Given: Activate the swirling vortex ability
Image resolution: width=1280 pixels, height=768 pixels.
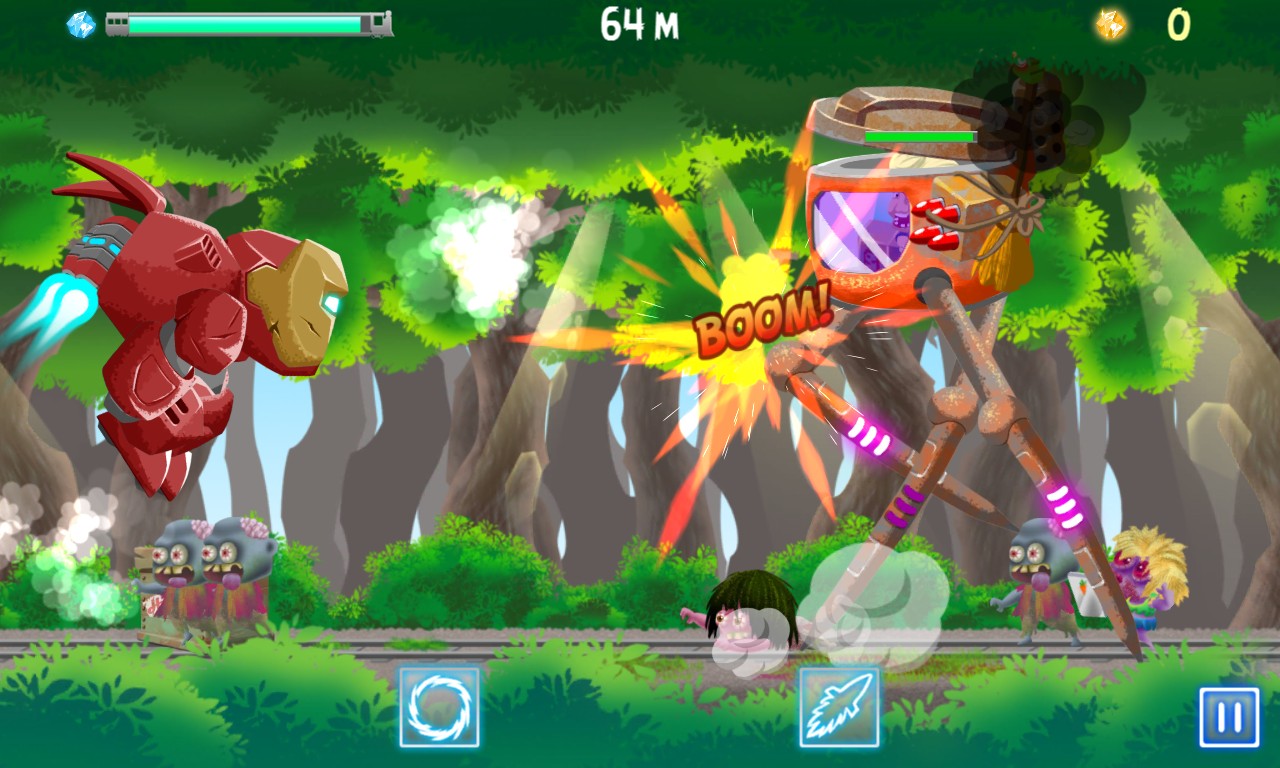Looking at the screenshot, I should (439, 707).
